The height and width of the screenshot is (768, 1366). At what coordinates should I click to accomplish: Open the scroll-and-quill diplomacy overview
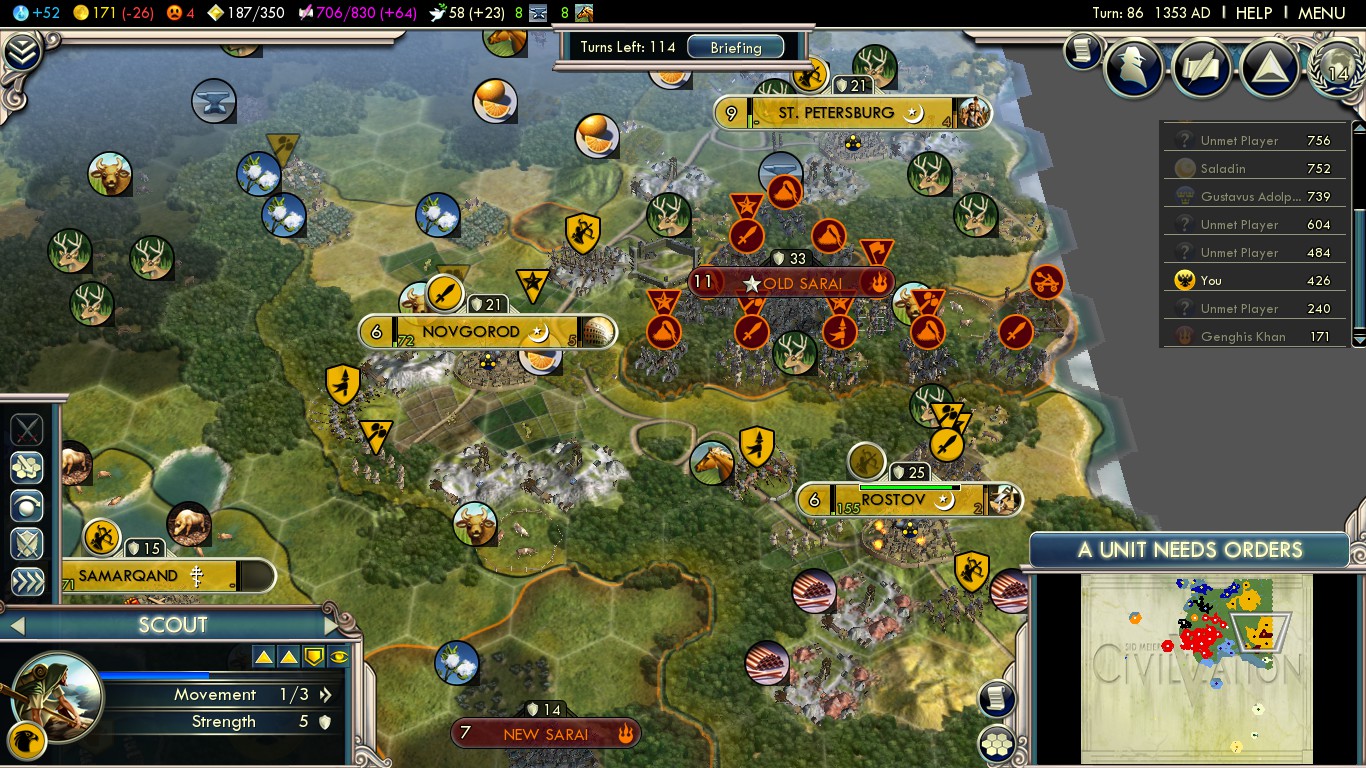click(x=1201, y=68)
